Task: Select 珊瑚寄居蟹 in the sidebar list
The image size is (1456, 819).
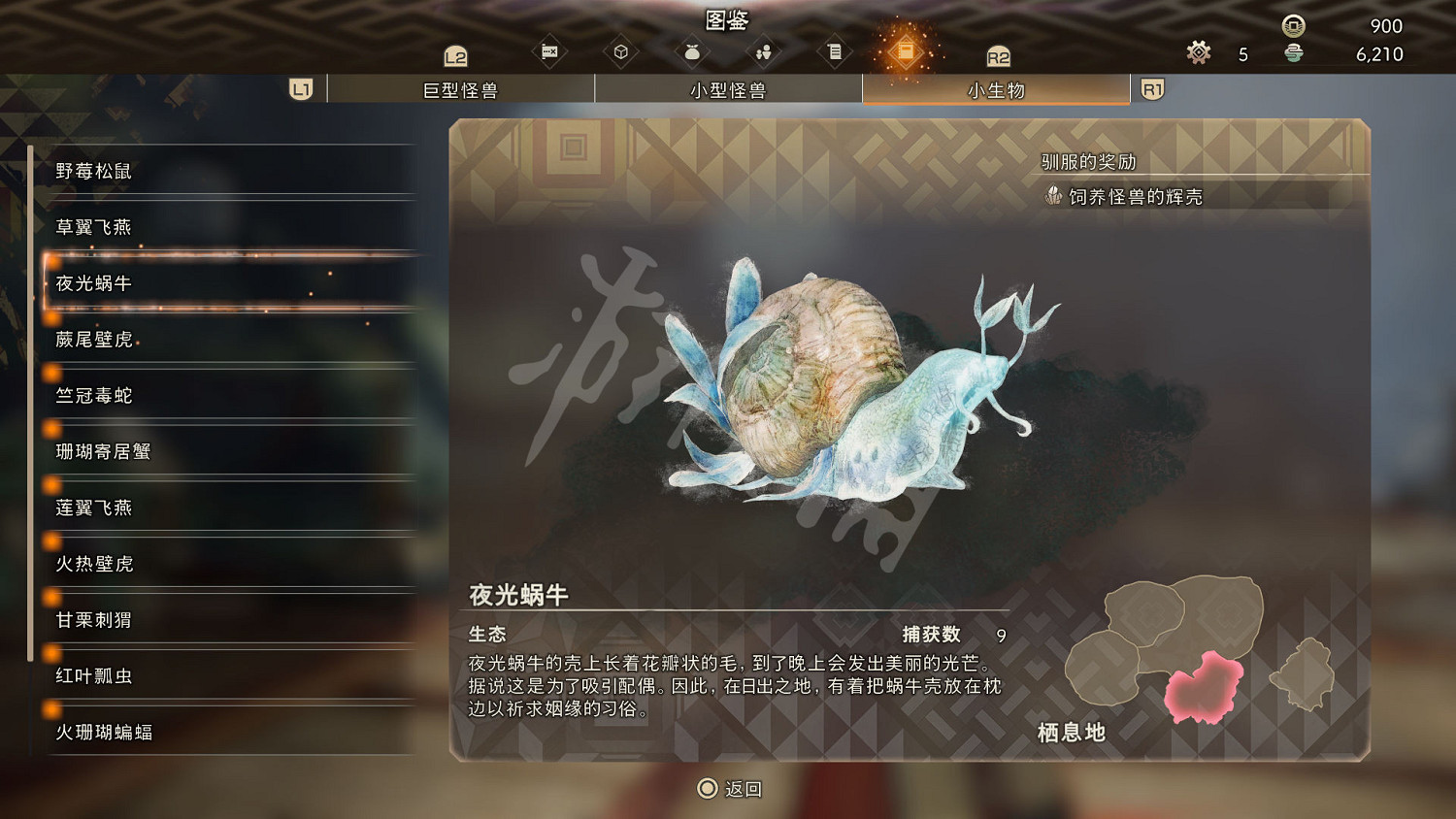Action: [102, 452]
